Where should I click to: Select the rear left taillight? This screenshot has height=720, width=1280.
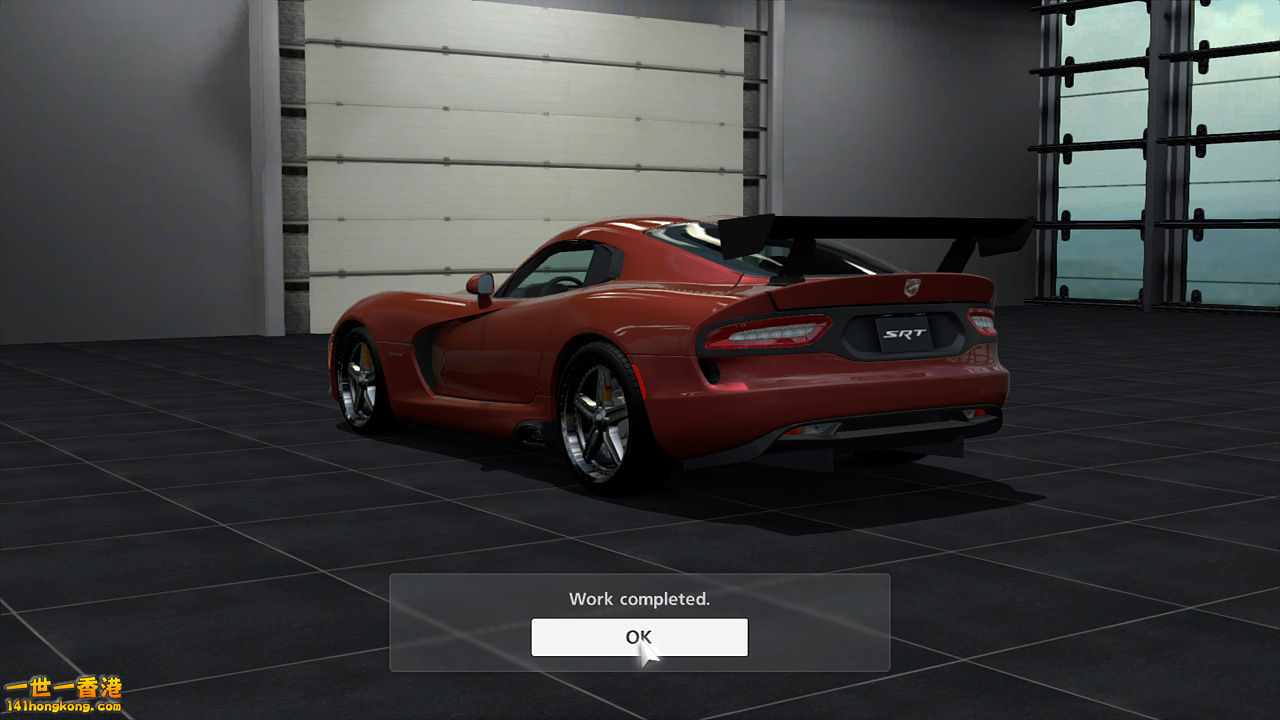tap(768, 333)
